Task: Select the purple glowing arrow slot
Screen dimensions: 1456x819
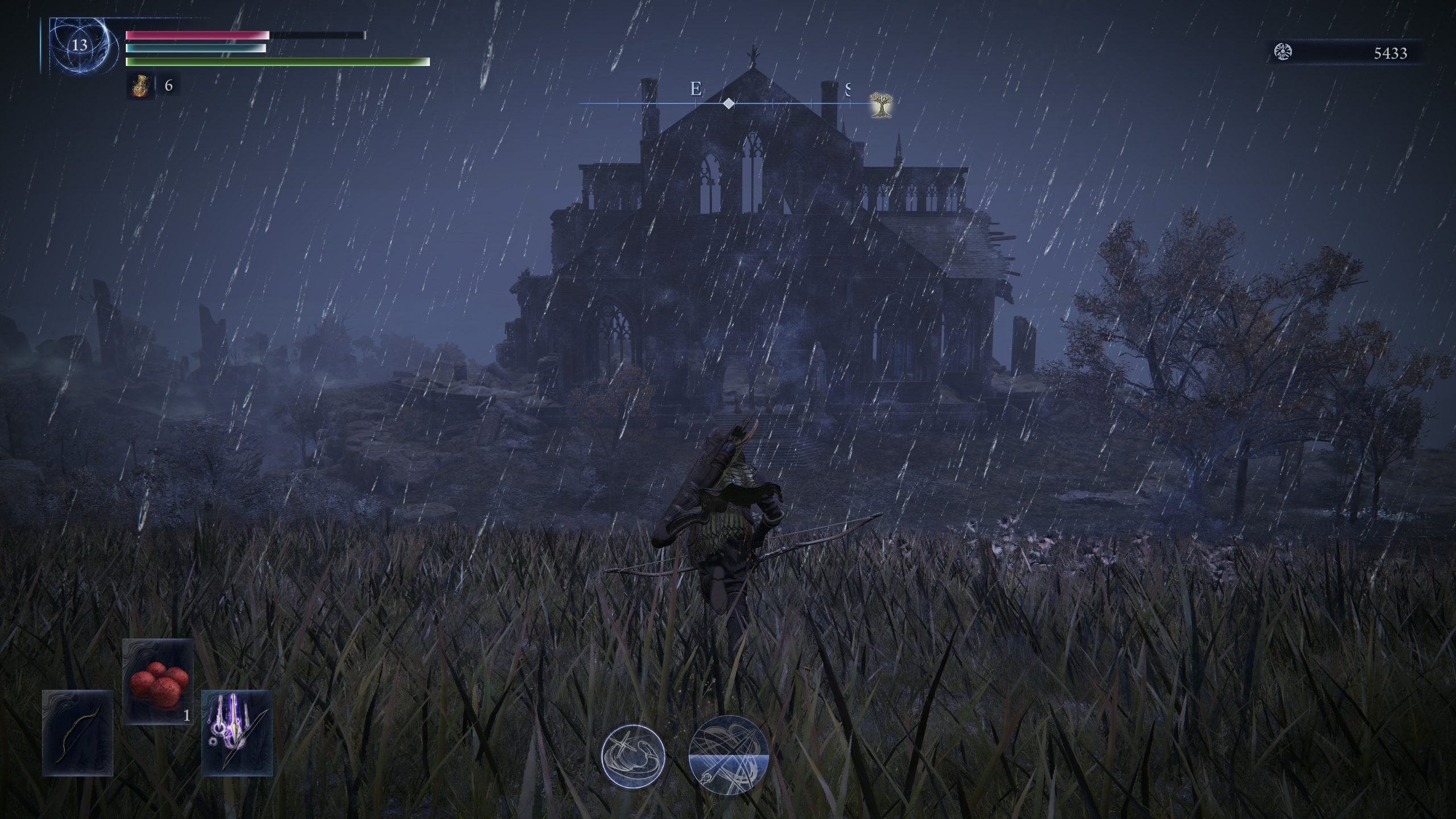Action: pyautogui.click(x=237, y=733)
